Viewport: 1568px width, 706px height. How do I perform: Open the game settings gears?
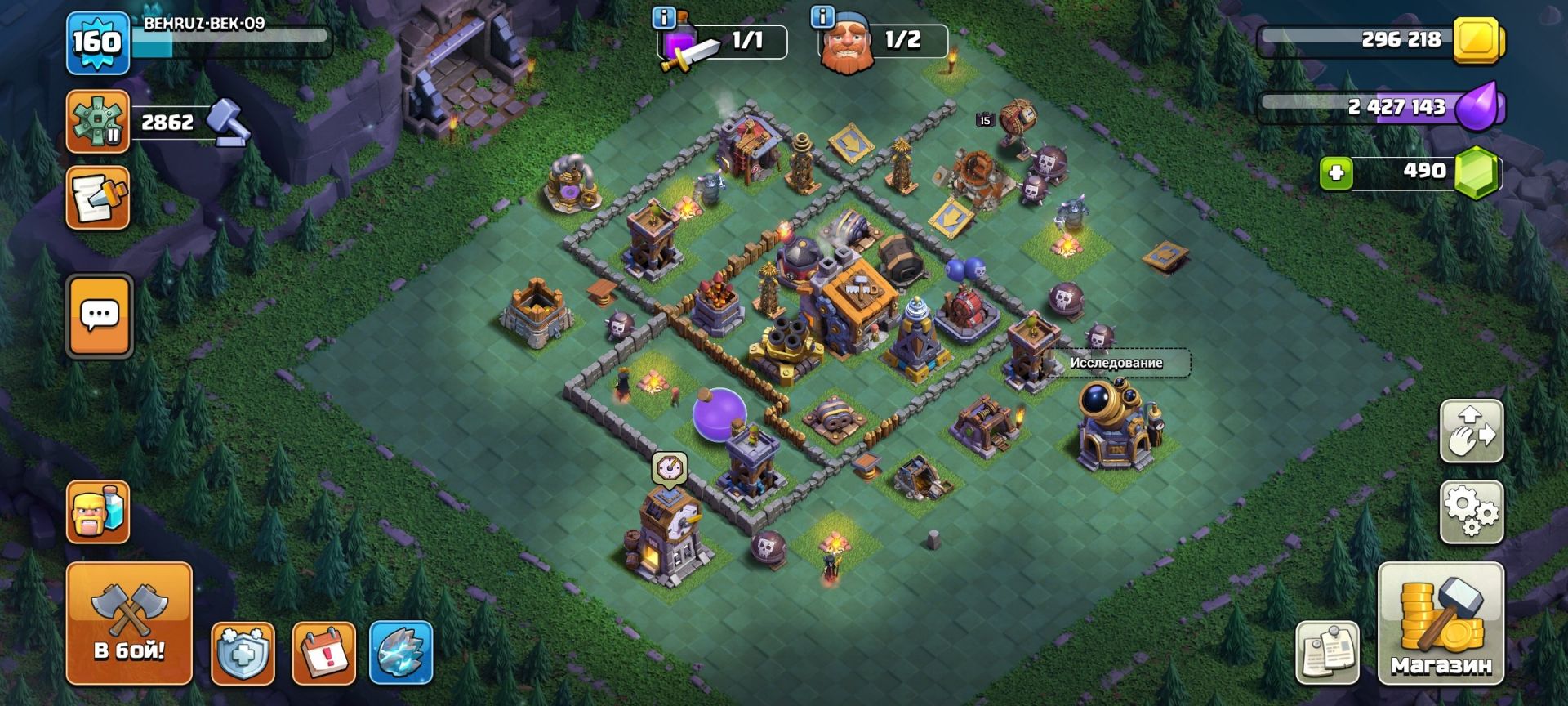click(1471, 512)
